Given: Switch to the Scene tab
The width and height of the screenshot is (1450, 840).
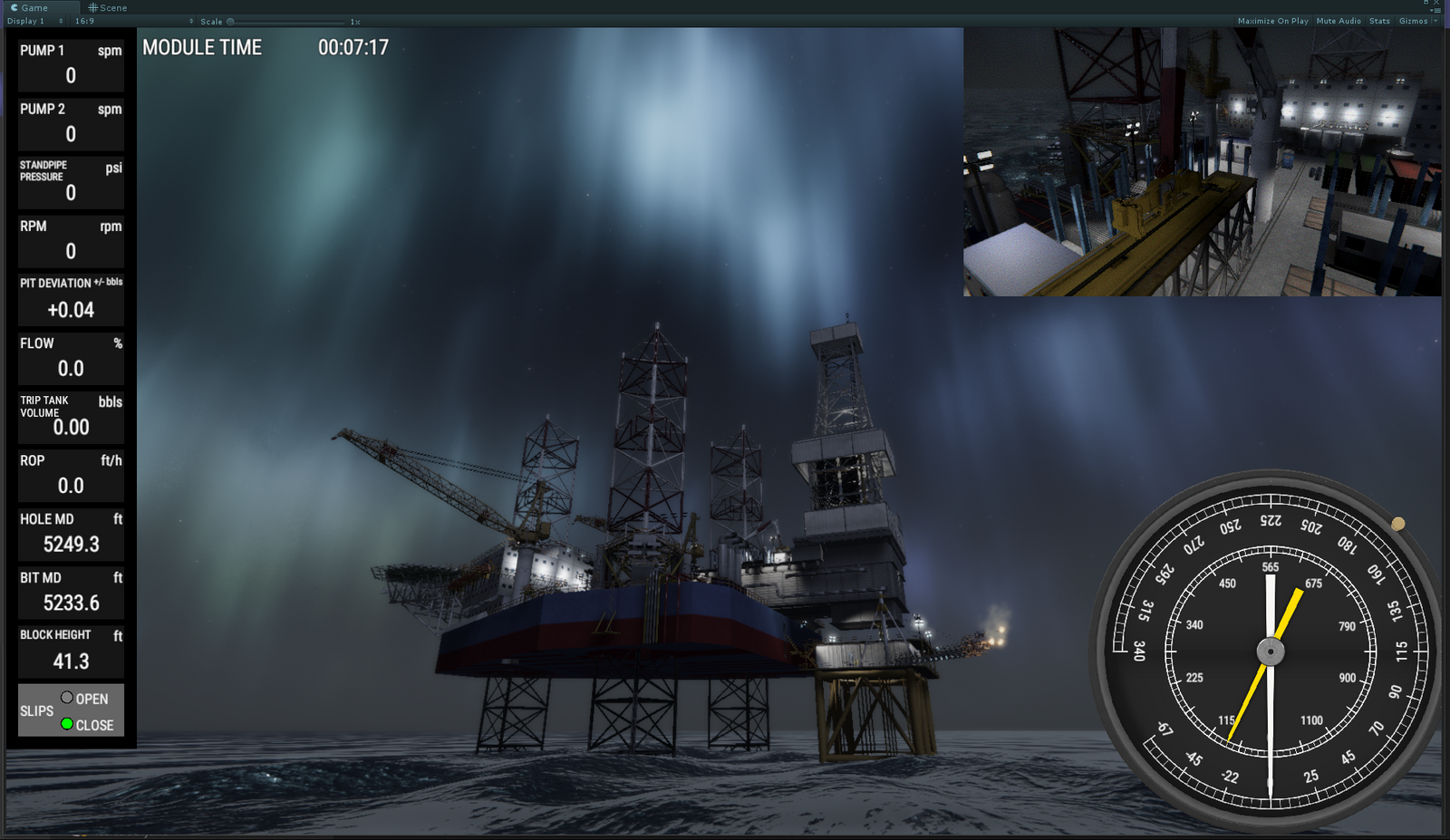Looking at the screenshot, I should (x=107, y=7).
